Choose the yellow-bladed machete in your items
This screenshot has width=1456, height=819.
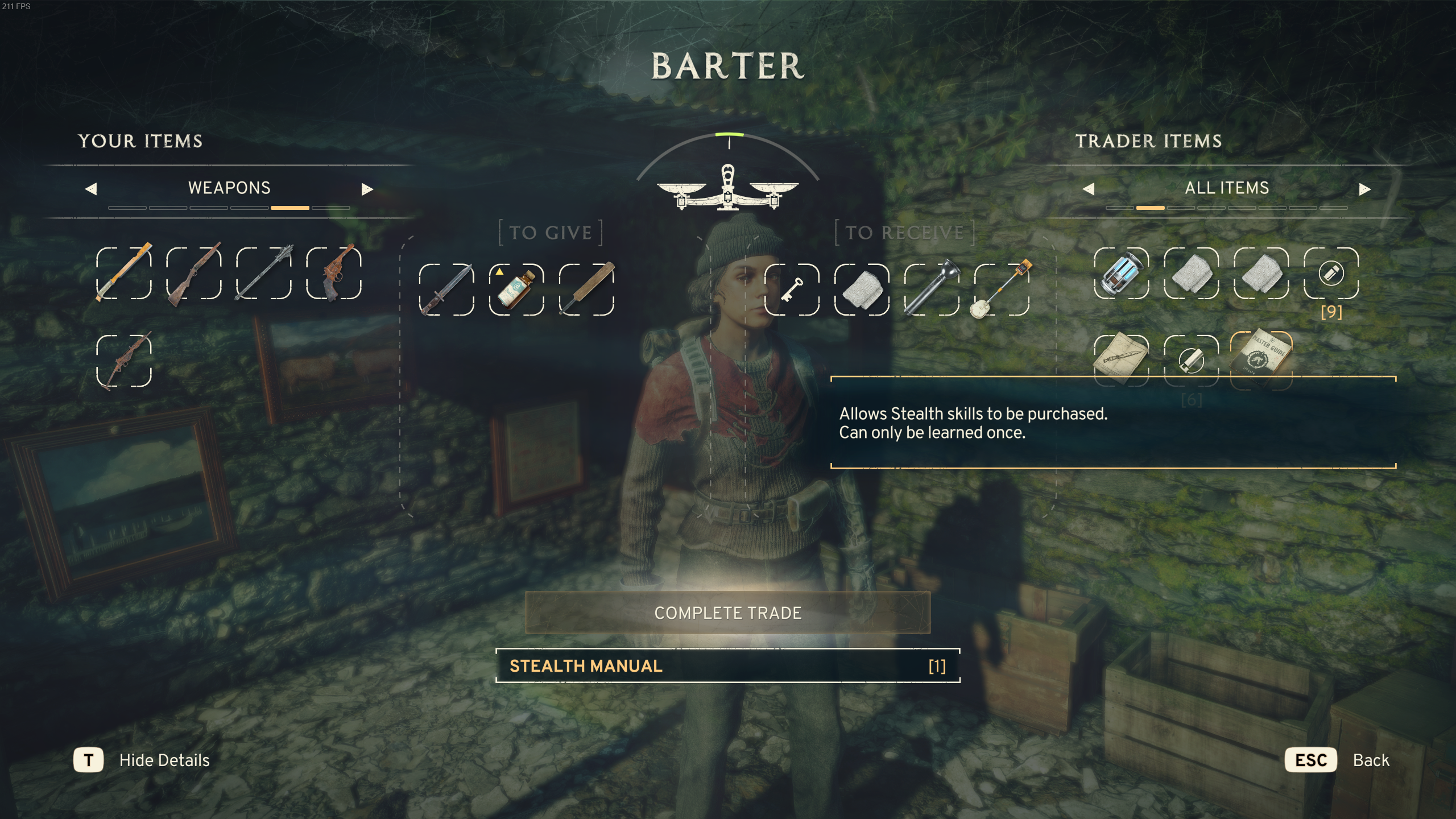124,274
